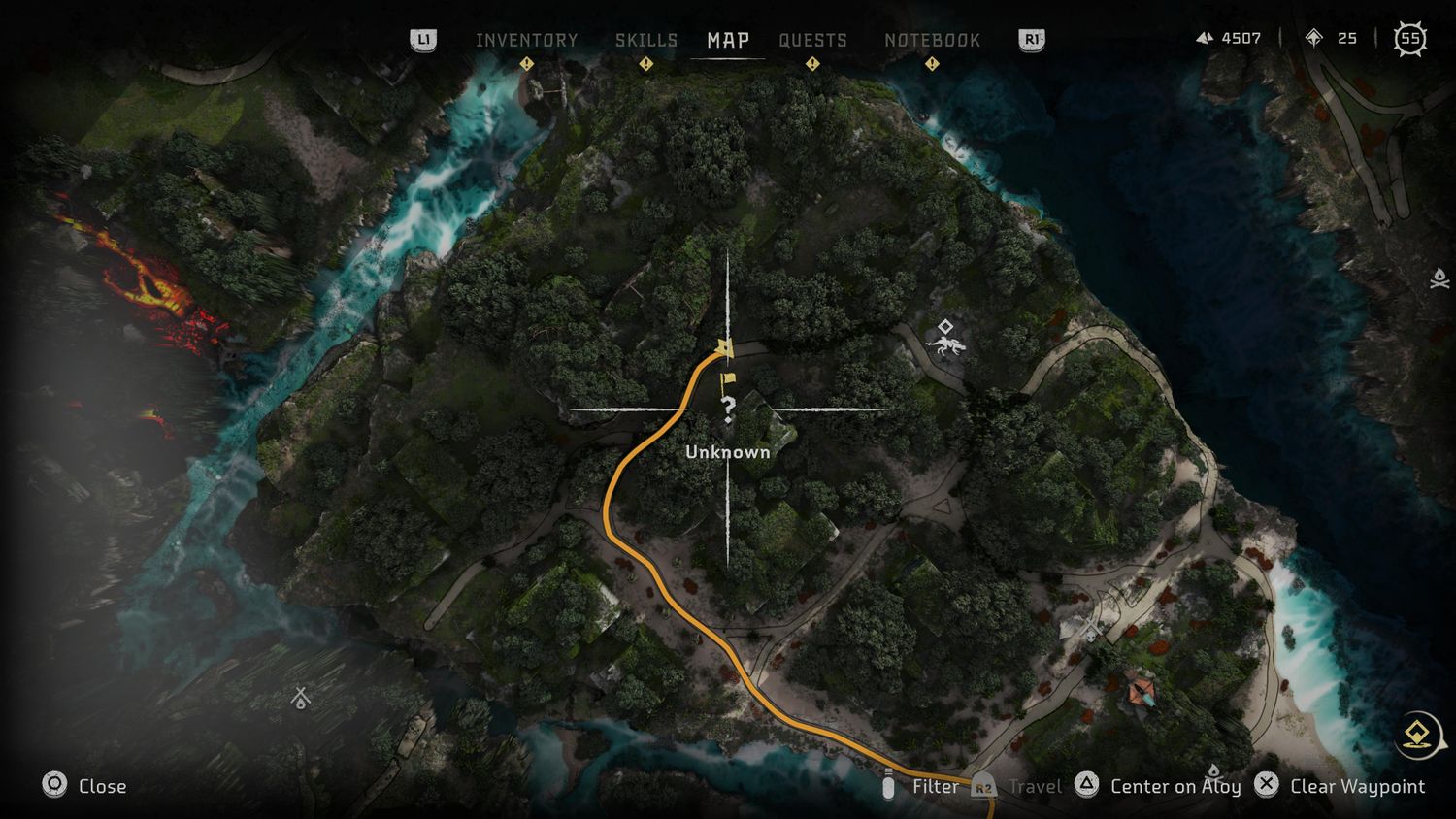Click the yellow diamond quest marker
1456x819 pixels.
click(1418, 734)
